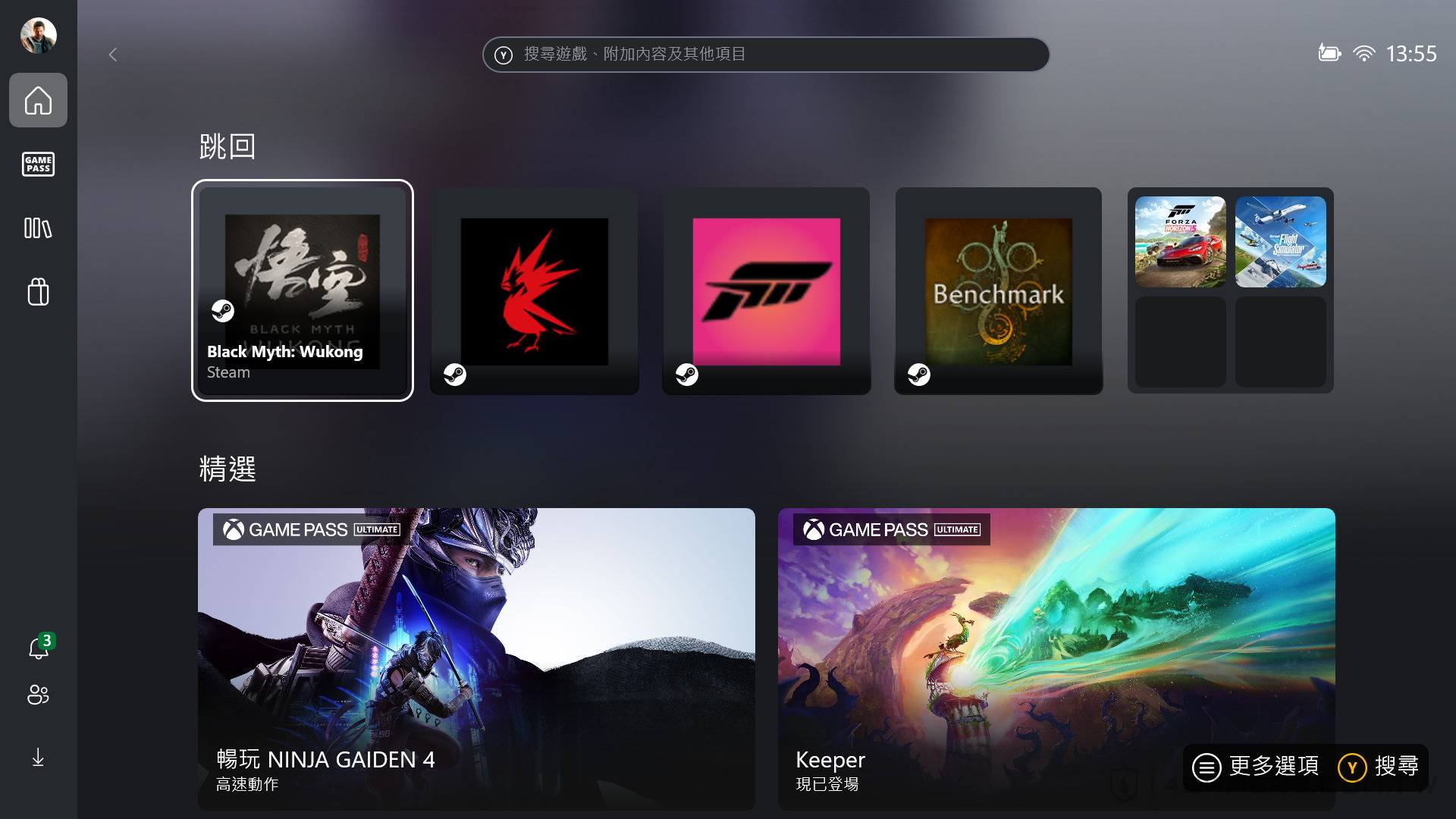Click your profile avatar in top left
The height and width of the screenshot is (819, 1456).
coord(38,35)
